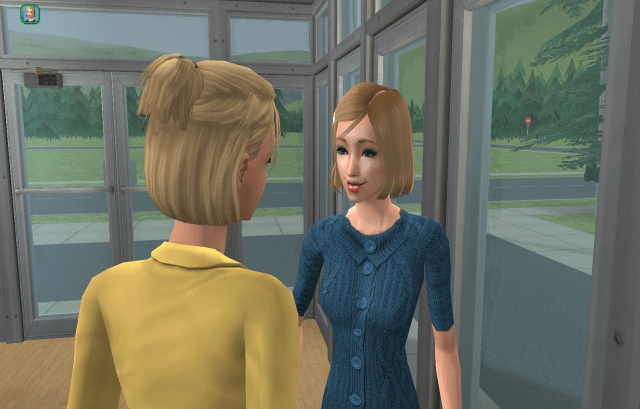The image size is (640, 409).
Task: Click the blonde Sim portrait icon
Action: 29,13
